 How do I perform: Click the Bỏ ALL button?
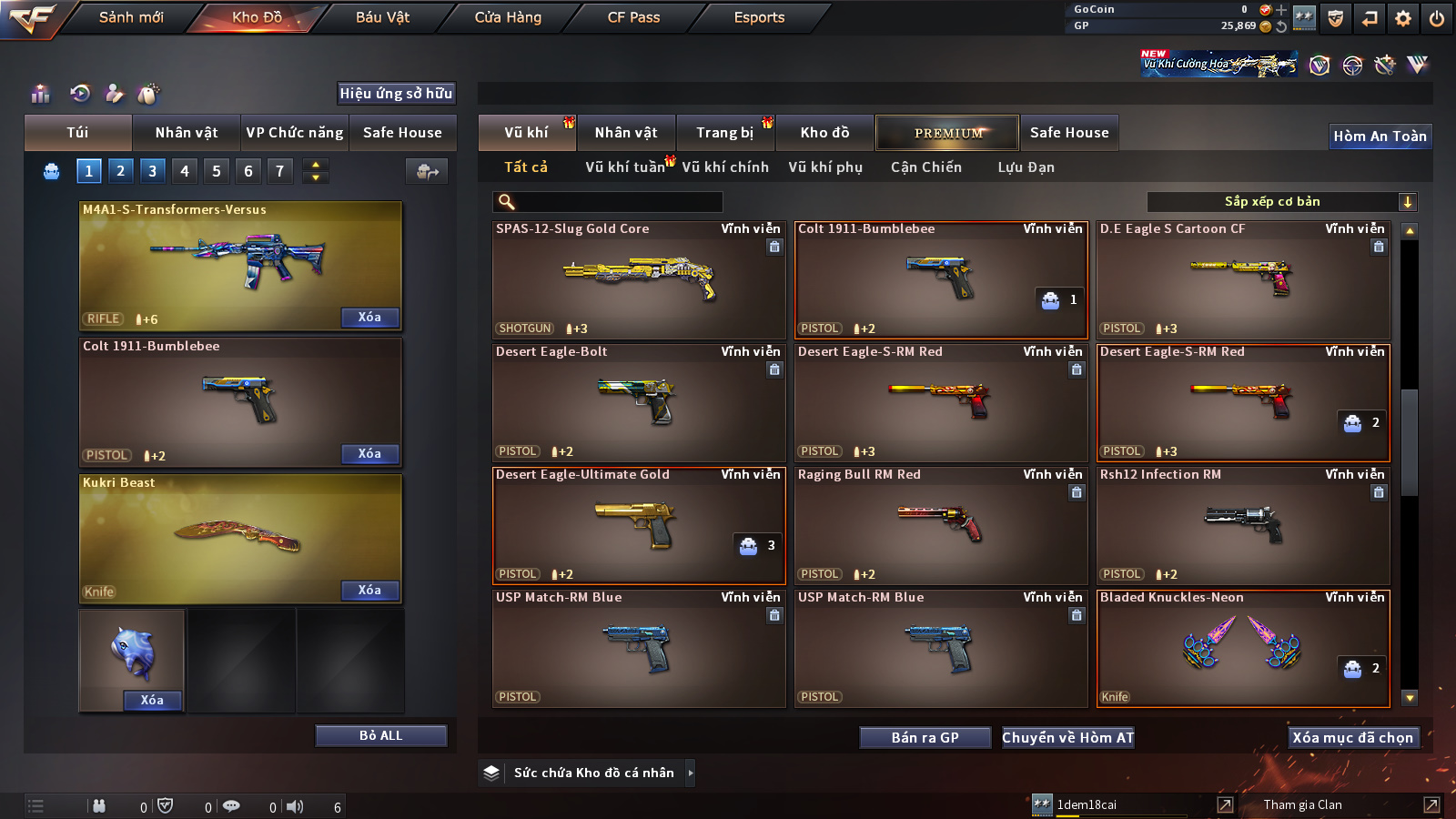click(x=380, y=735)
